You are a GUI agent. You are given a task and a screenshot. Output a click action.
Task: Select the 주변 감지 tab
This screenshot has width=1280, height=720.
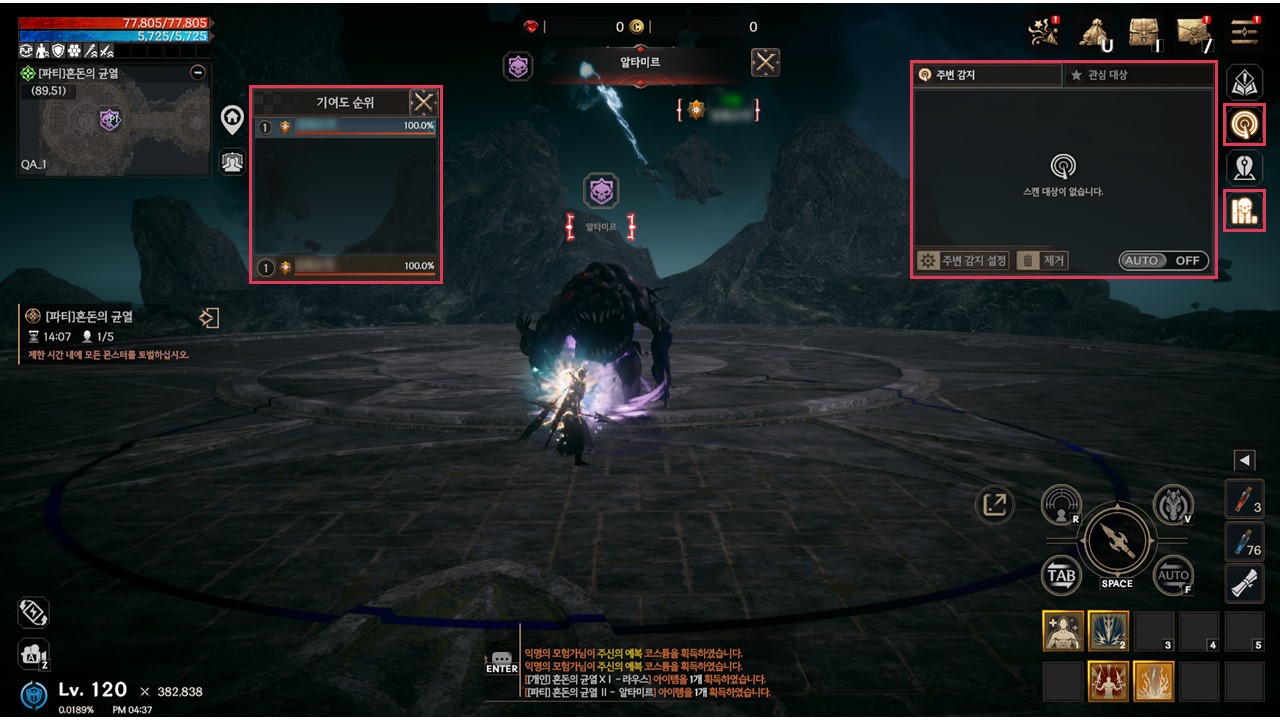pyautogui.click(x=987, y=75)
